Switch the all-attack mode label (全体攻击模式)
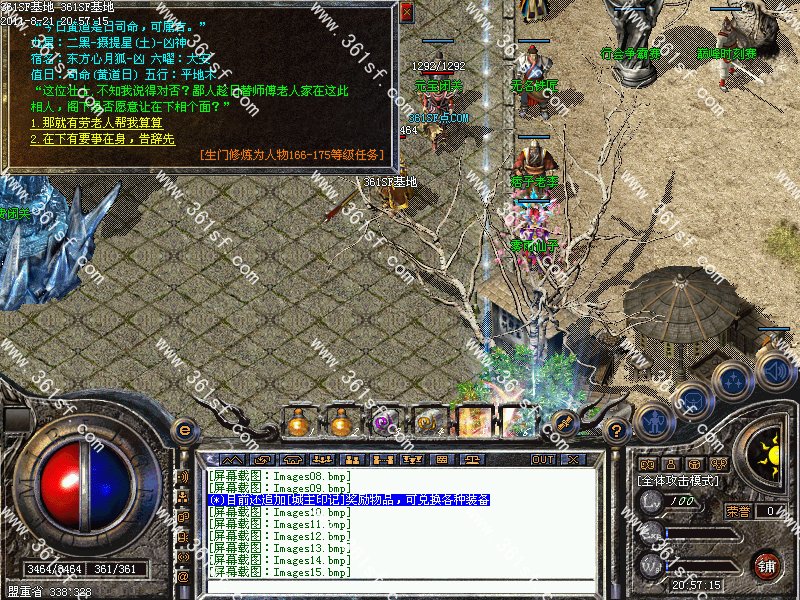 (678, 481)
